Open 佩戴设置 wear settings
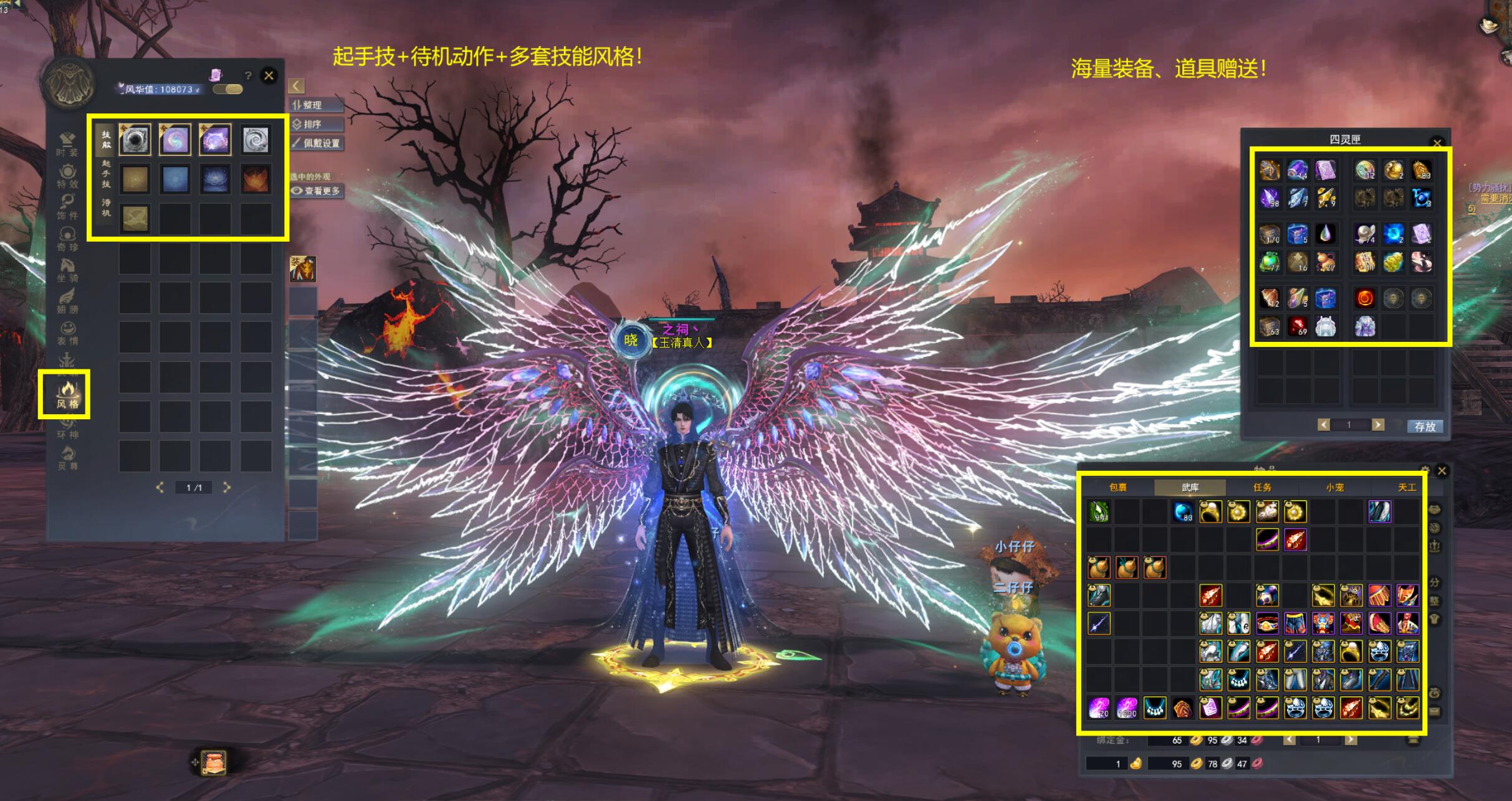Screen dimensions: 1512x801 tap(317, 143)
